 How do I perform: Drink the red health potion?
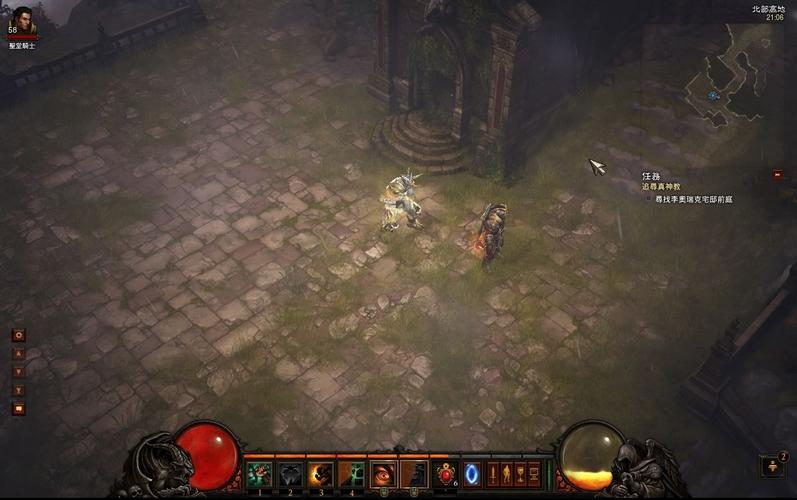(446, 474)
